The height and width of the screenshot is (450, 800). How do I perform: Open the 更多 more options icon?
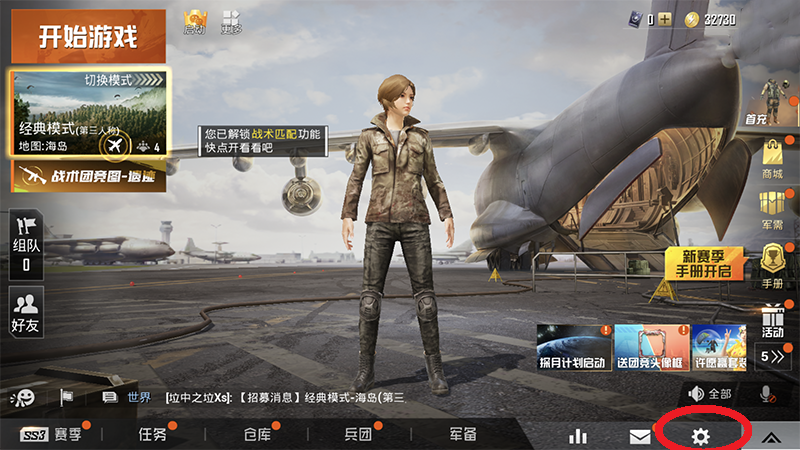pyautogui.click(x=231, y=20)
